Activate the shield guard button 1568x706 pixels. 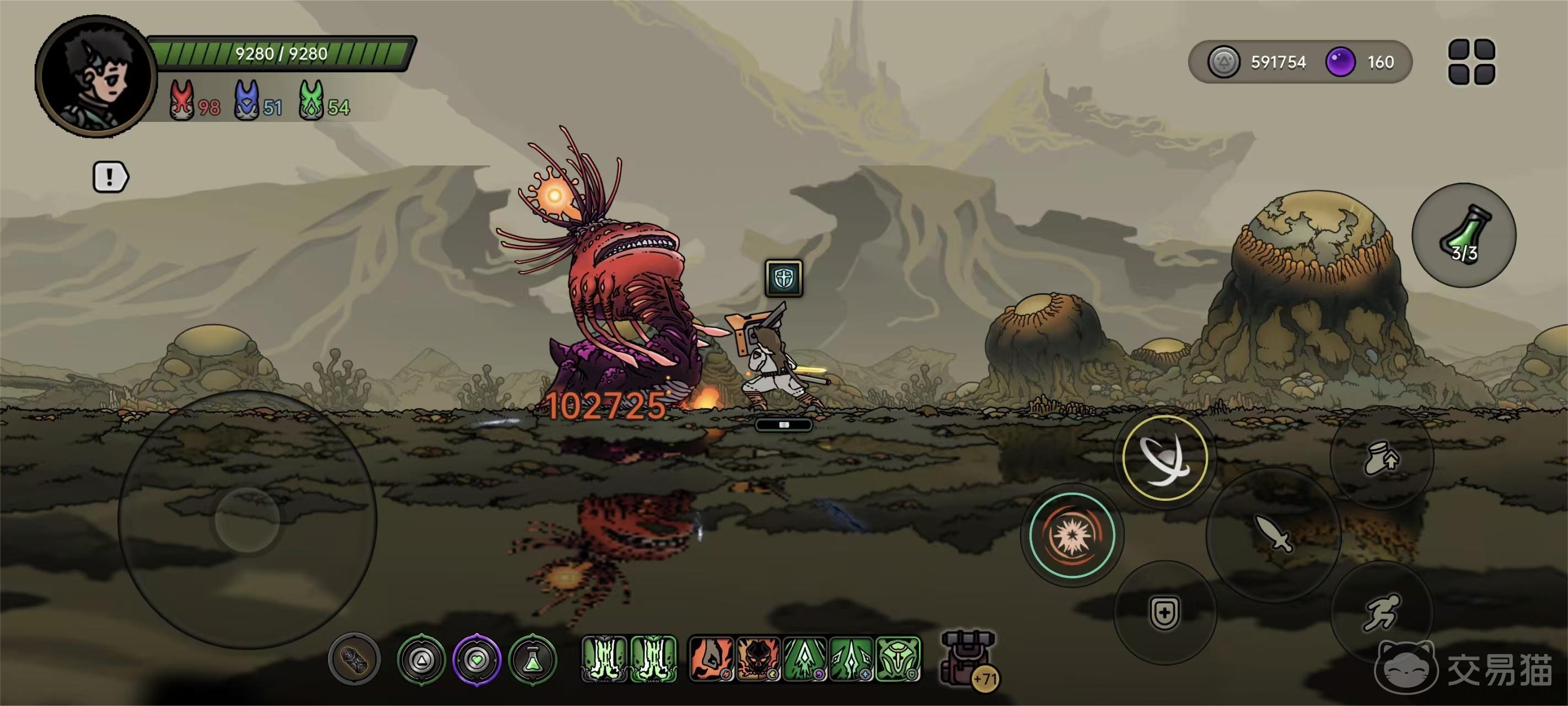click(1164, 612)
